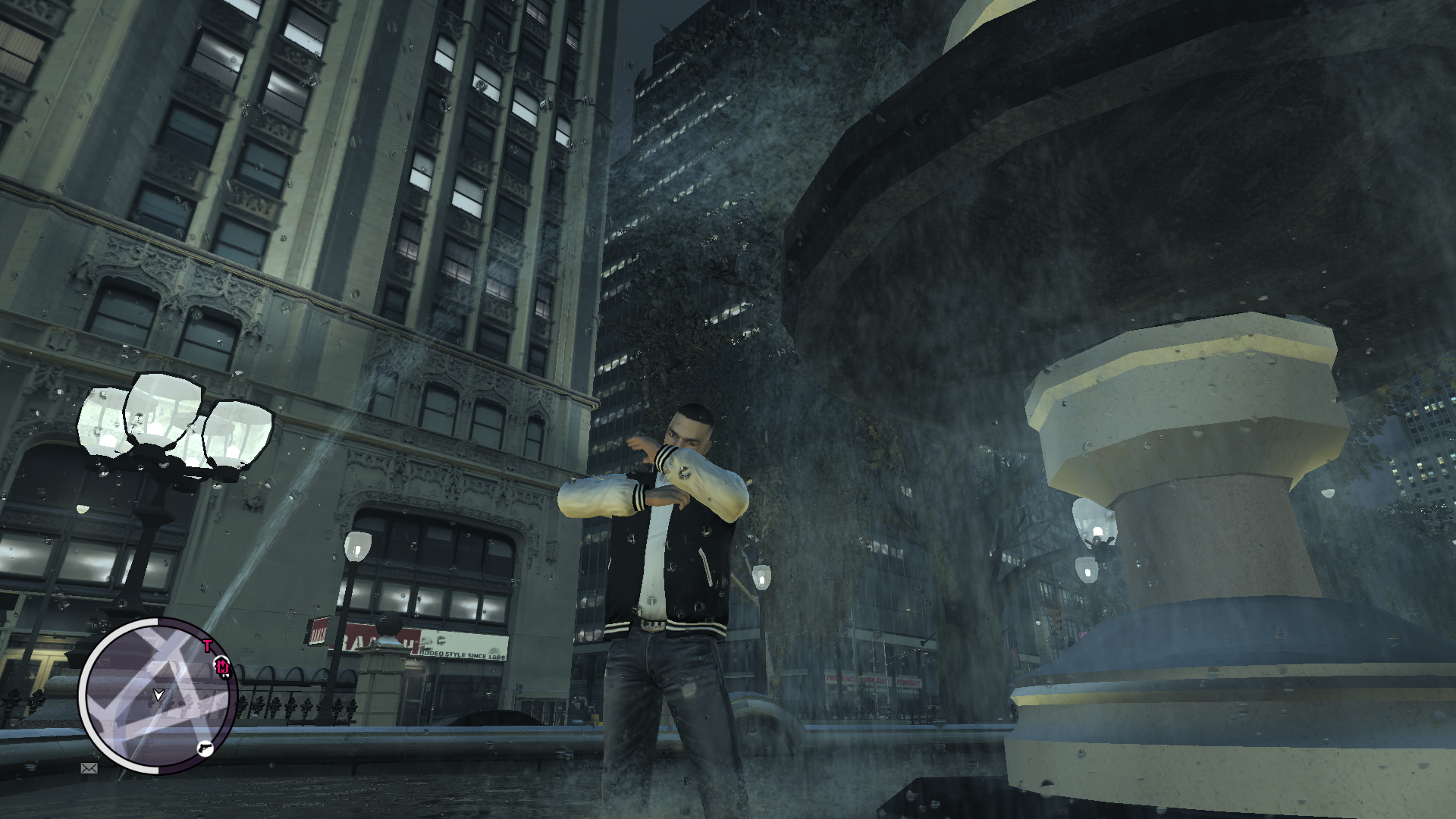This screenshot has width=1456, height=819.
Task: Click the pink T taxi blip on the minimap
Action: 208,645
